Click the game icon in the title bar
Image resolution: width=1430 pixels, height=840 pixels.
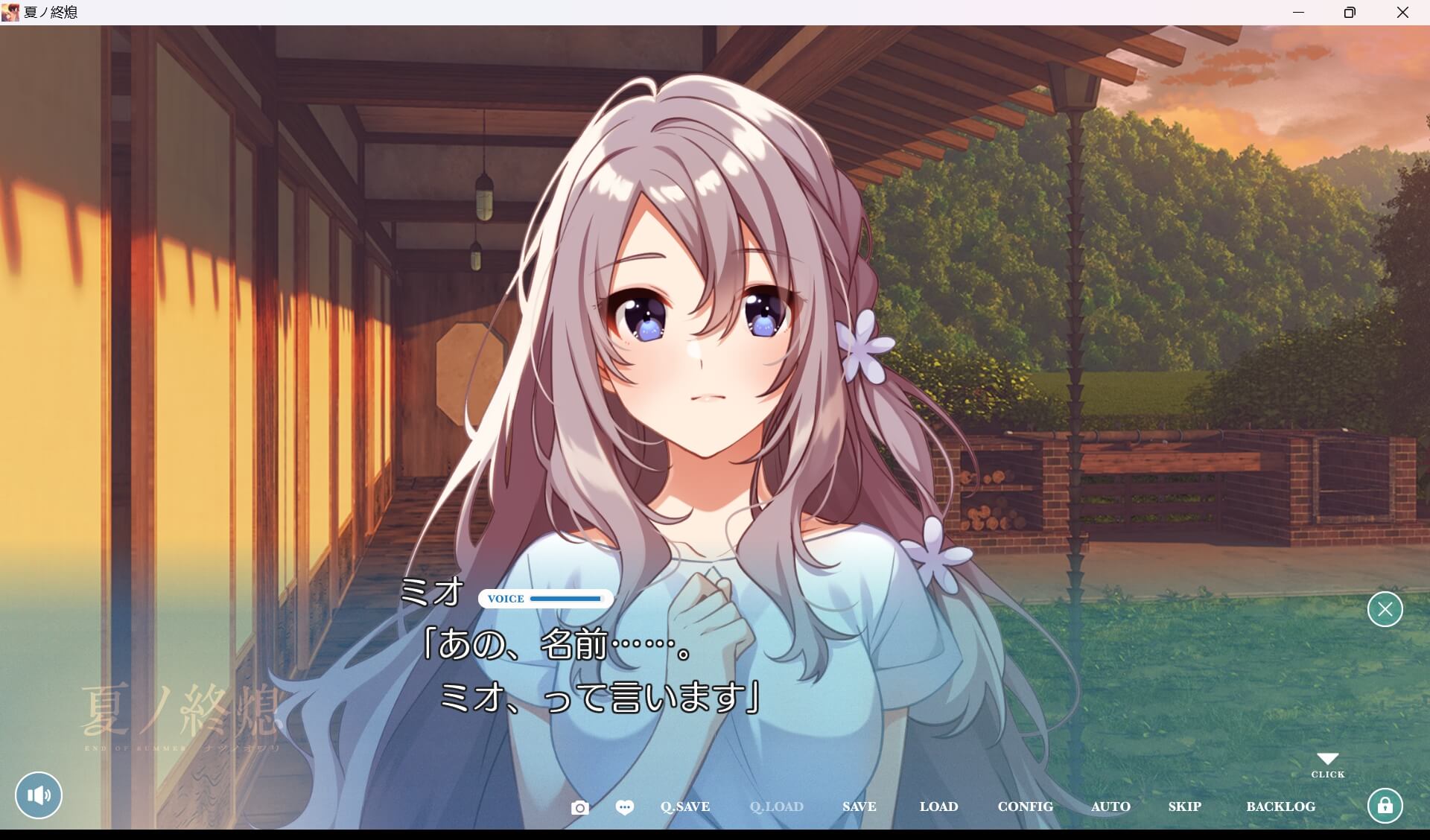pos(10,12)
